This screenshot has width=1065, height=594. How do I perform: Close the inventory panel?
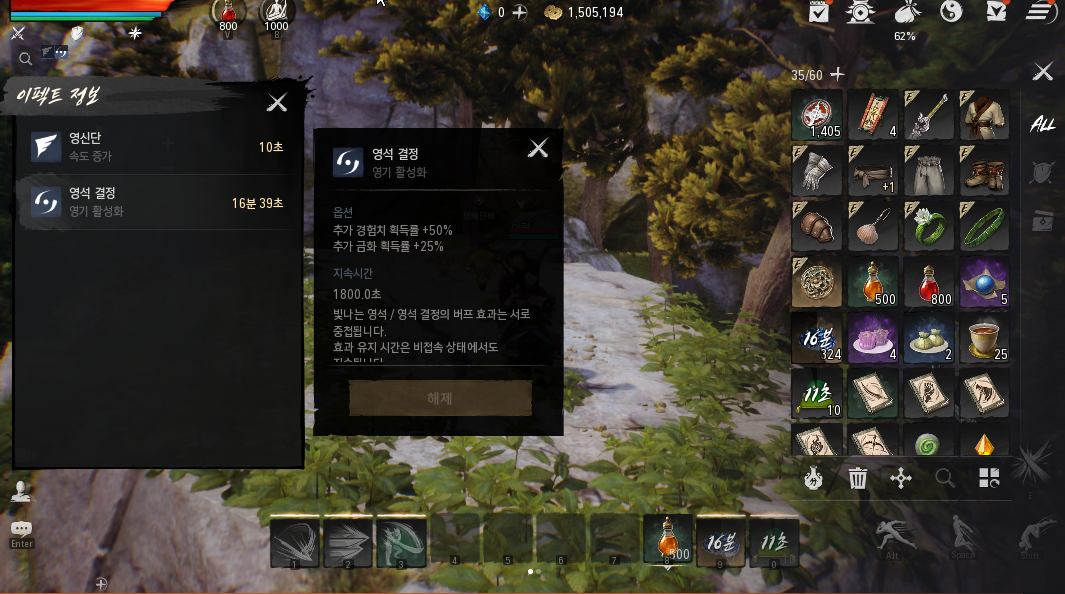(x=1043, y=72)
